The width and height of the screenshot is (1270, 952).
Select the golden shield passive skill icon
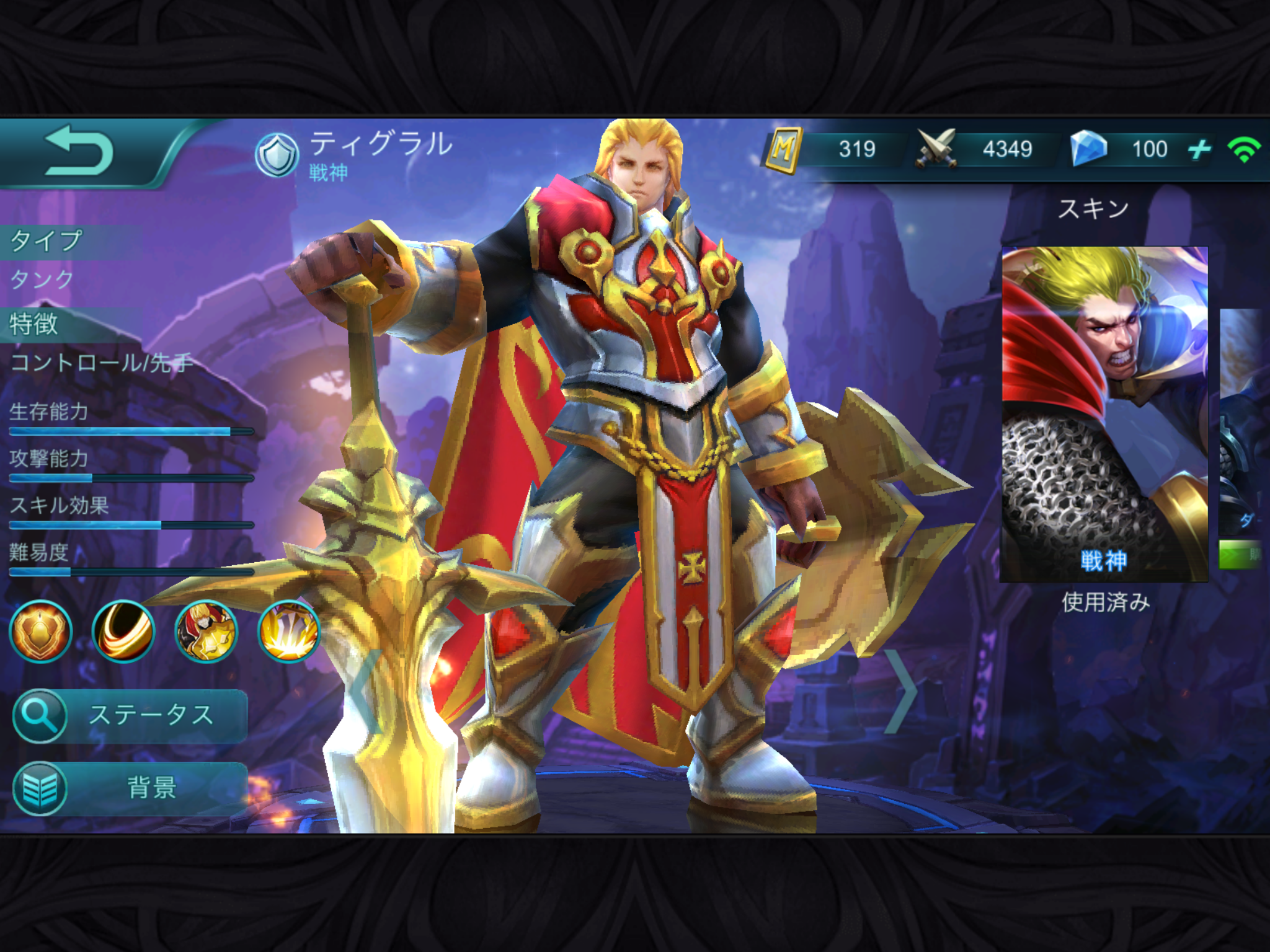40,632
